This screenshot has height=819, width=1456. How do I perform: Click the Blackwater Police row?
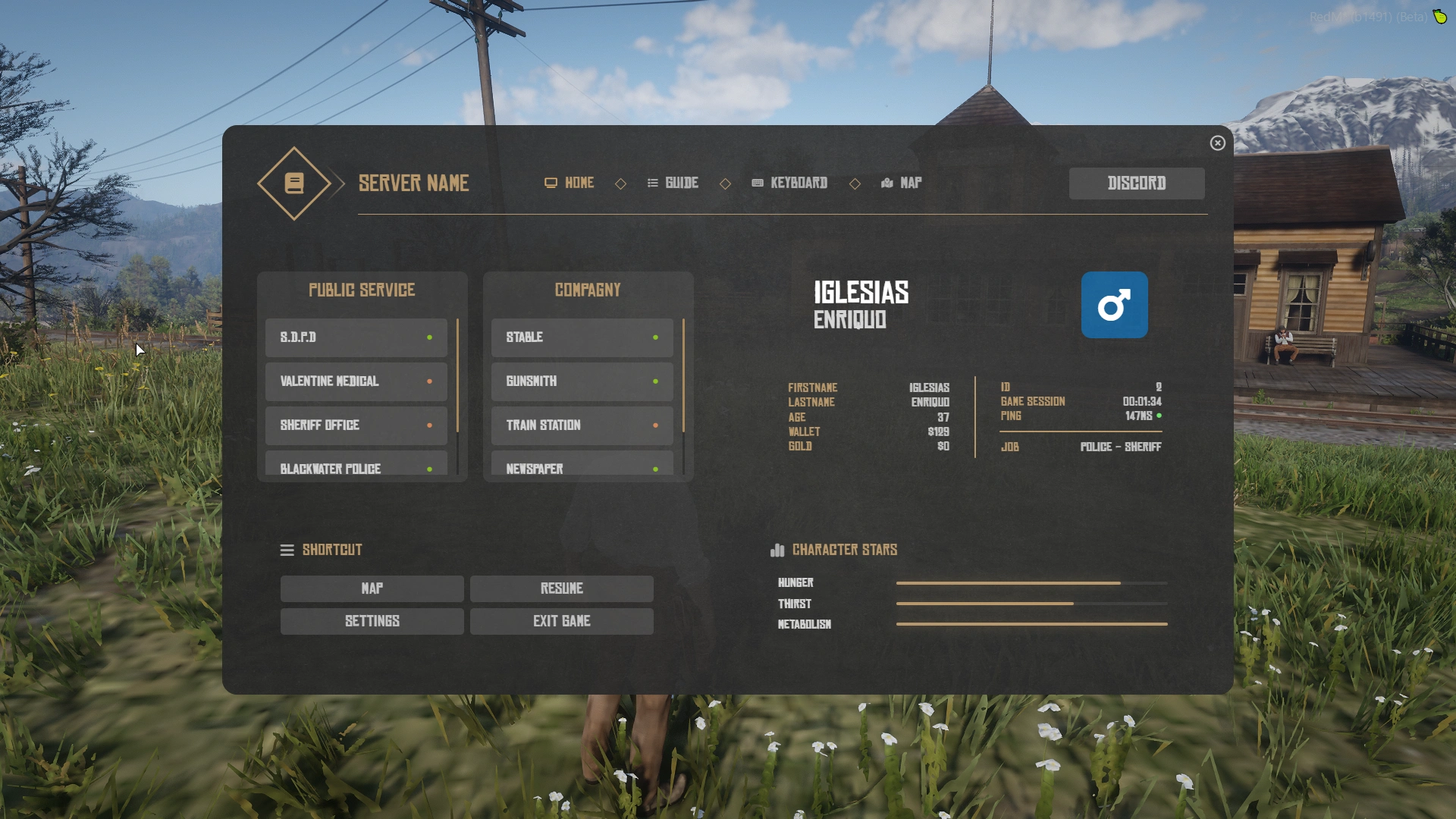356,466
